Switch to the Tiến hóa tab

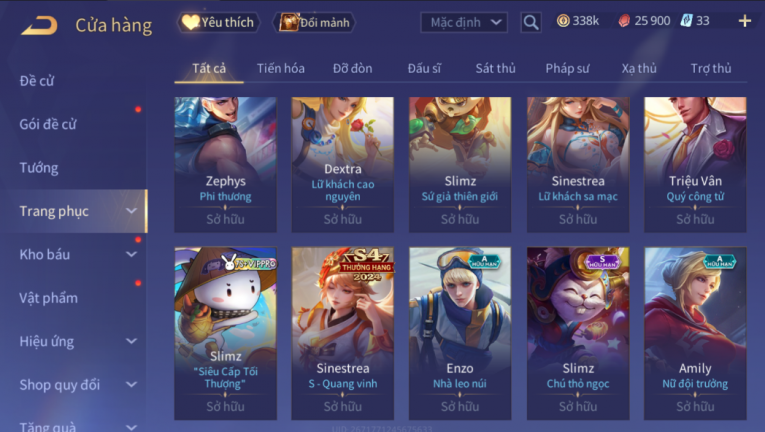pyautogui.click(x=280, y=68)
